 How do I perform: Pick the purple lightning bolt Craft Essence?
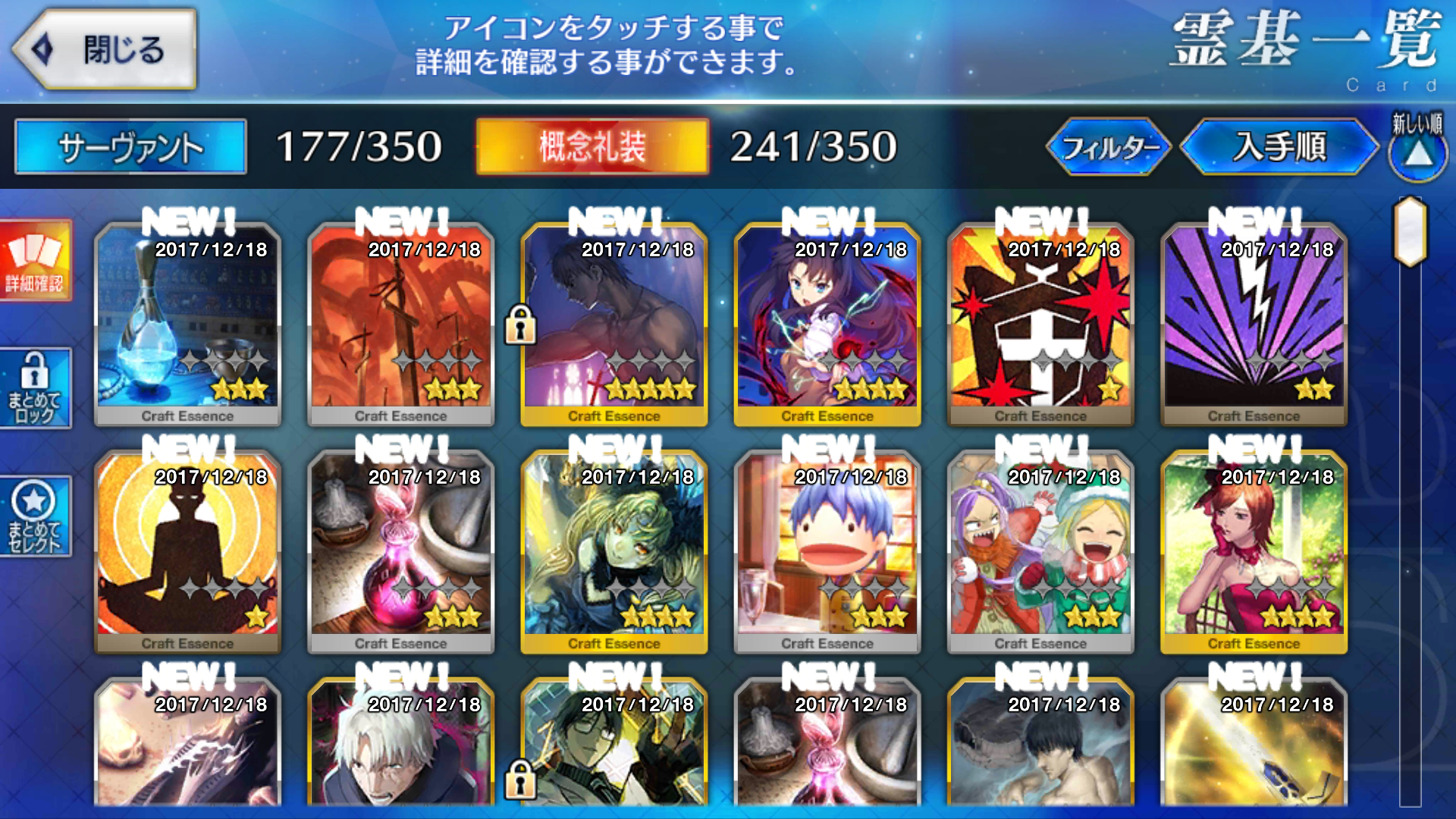1254,322
